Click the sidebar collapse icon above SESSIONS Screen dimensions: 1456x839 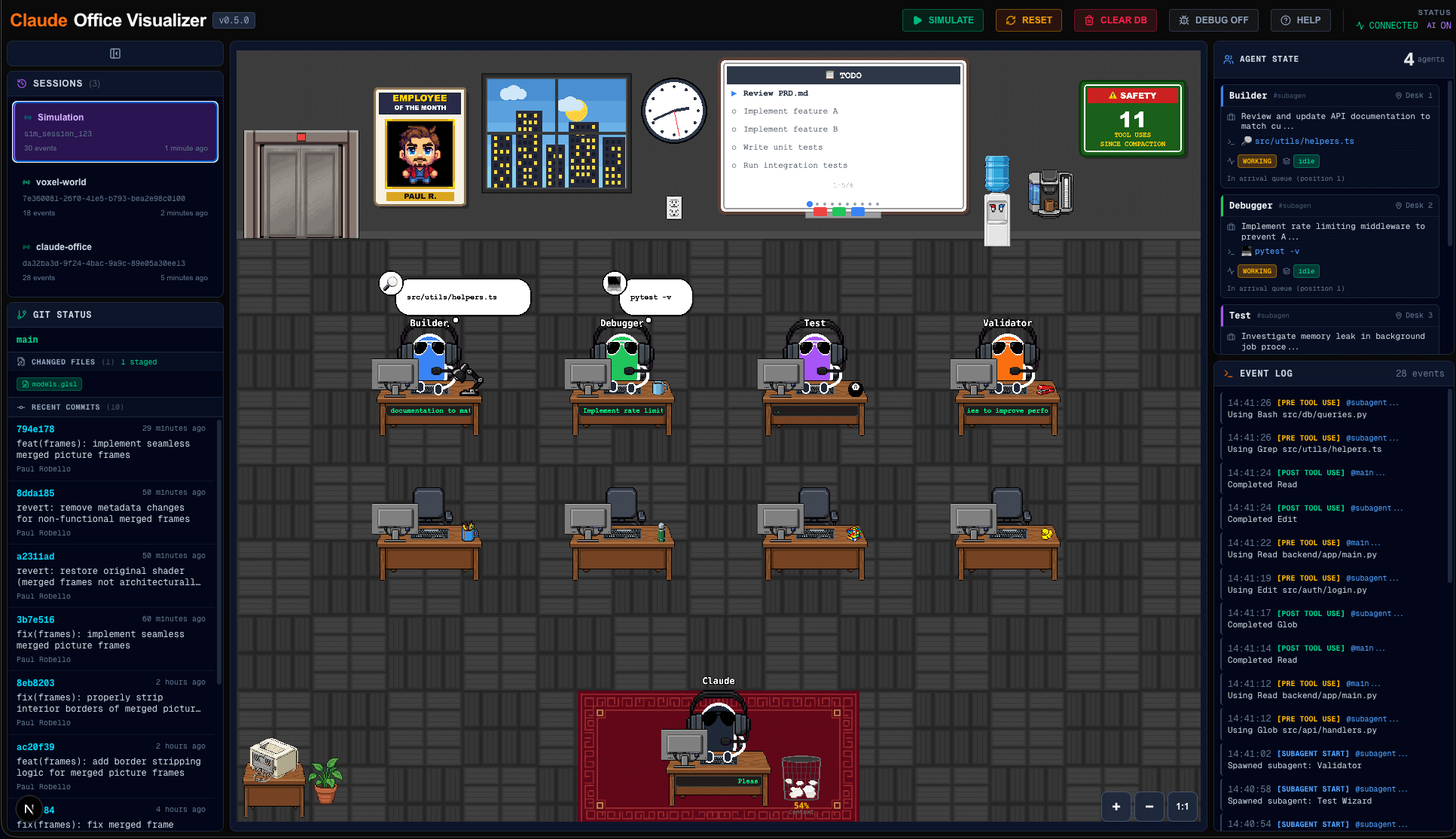click(x=114, y=53)
